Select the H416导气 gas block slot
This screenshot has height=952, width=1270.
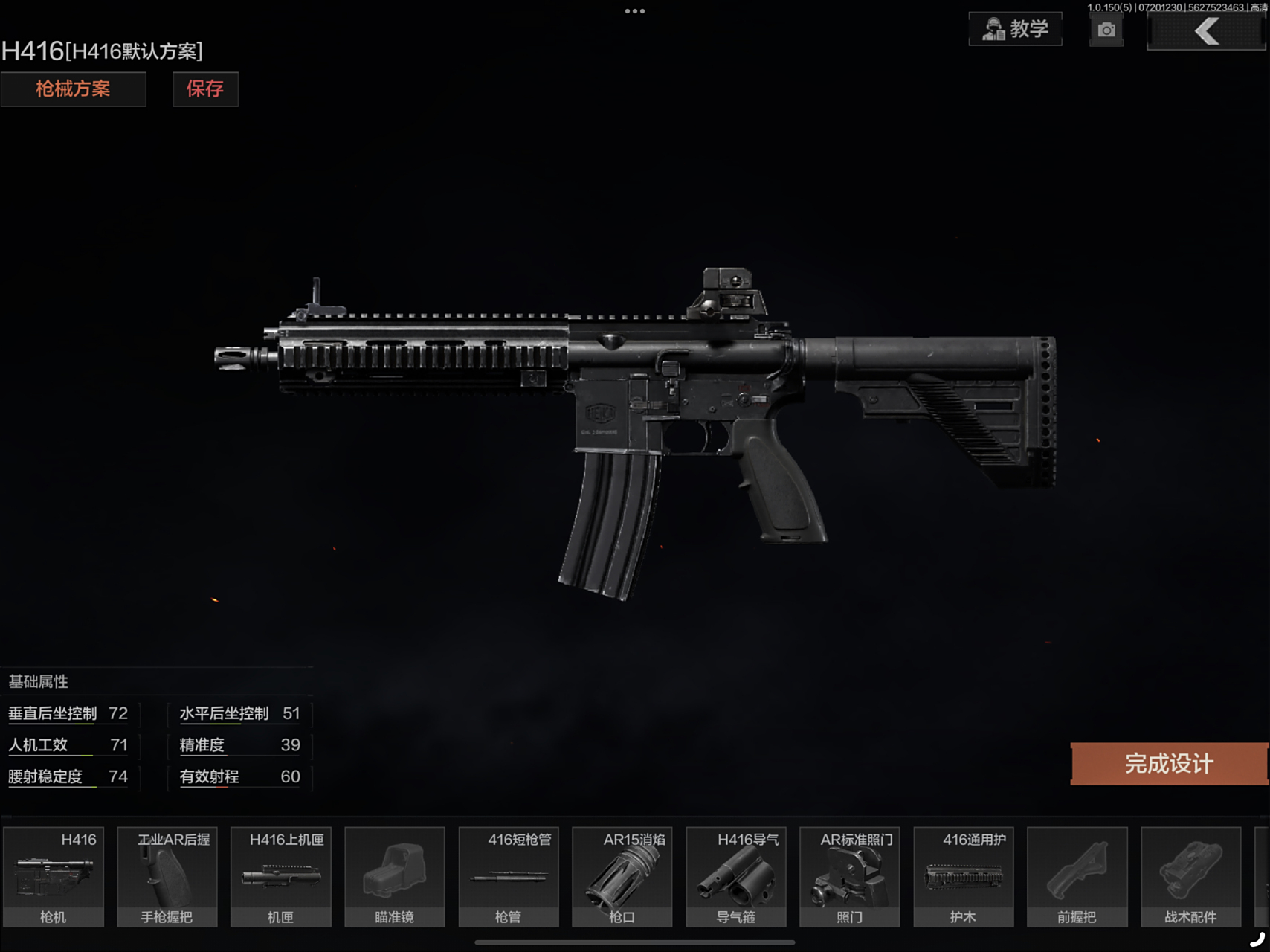(736, 876)
